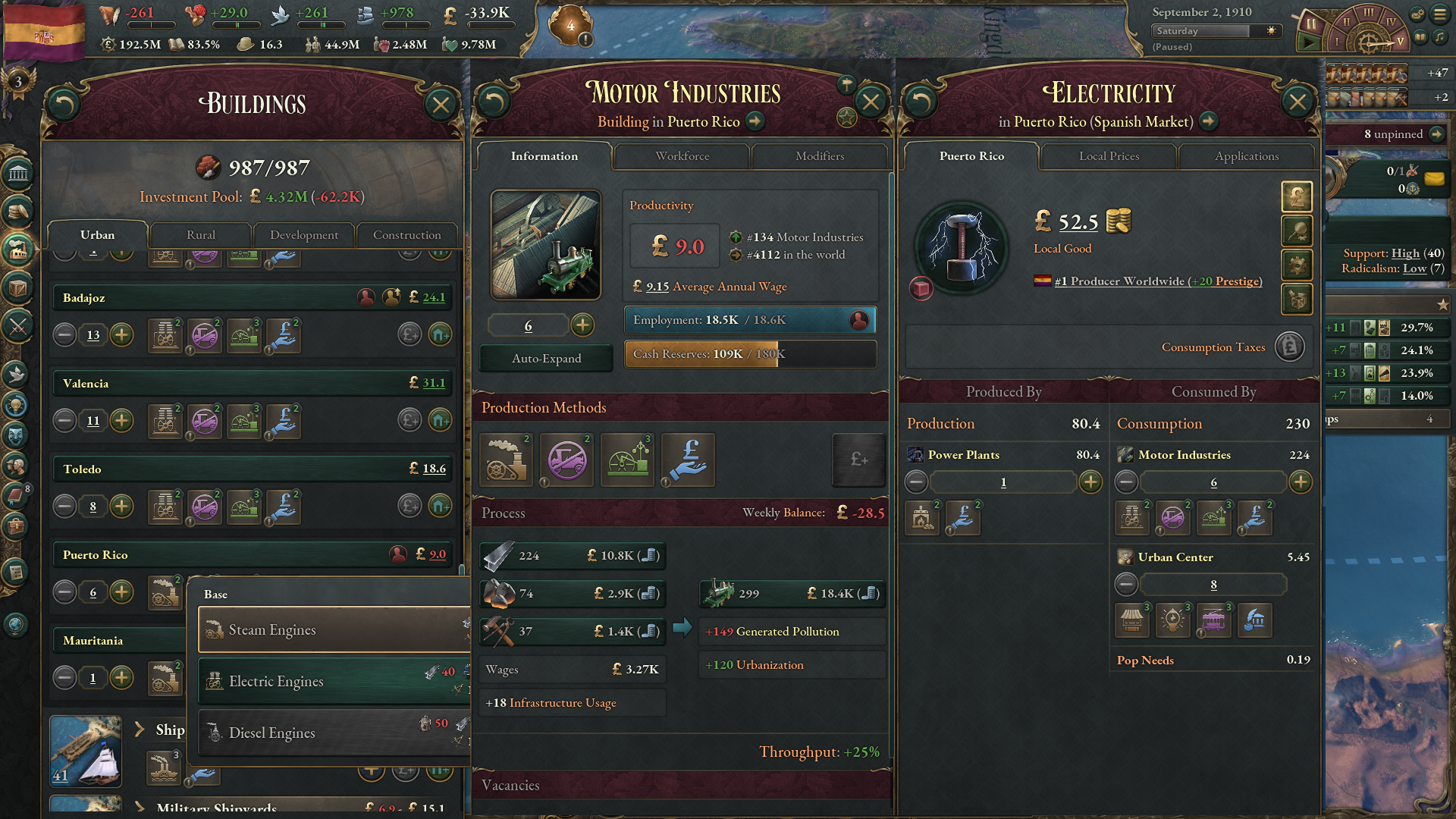Viewport: 1456px width, 819px height.
Task: Open the ownership production method icon
Action: pyautogui.click(x=687, y=460)
